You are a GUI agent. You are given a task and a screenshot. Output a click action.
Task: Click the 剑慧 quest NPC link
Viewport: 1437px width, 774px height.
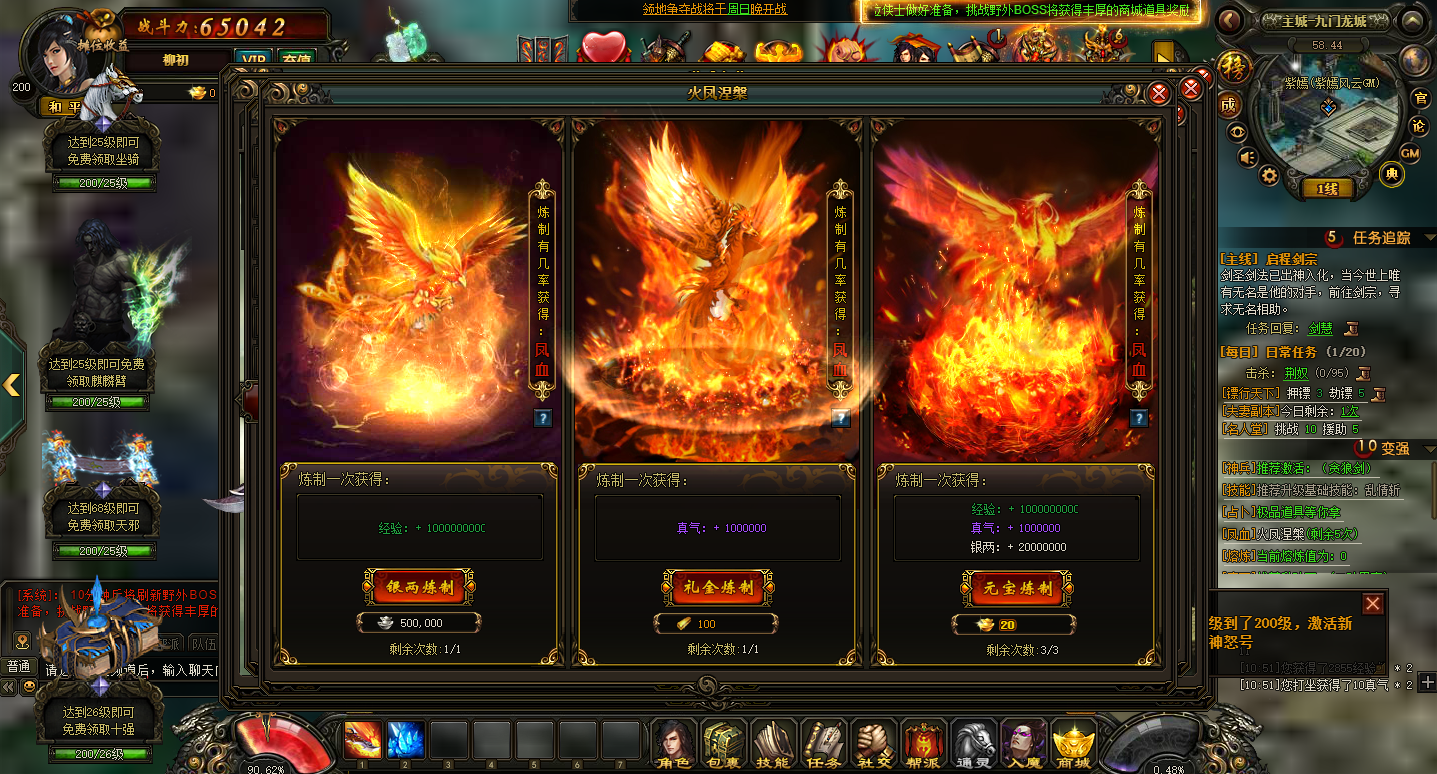tap(1320, 328)
